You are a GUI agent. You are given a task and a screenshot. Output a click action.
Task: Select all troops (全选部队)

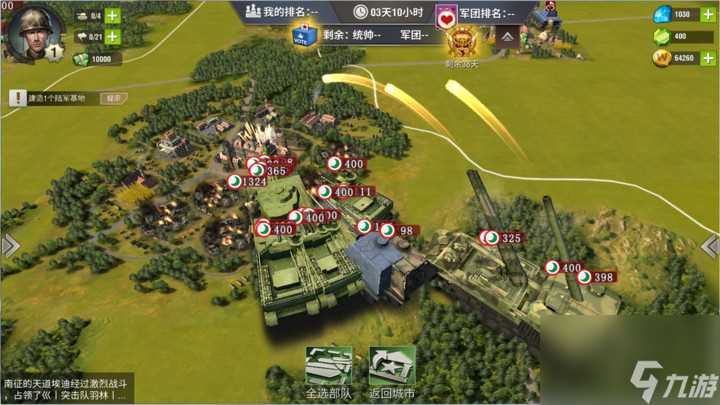coord(329,372)
